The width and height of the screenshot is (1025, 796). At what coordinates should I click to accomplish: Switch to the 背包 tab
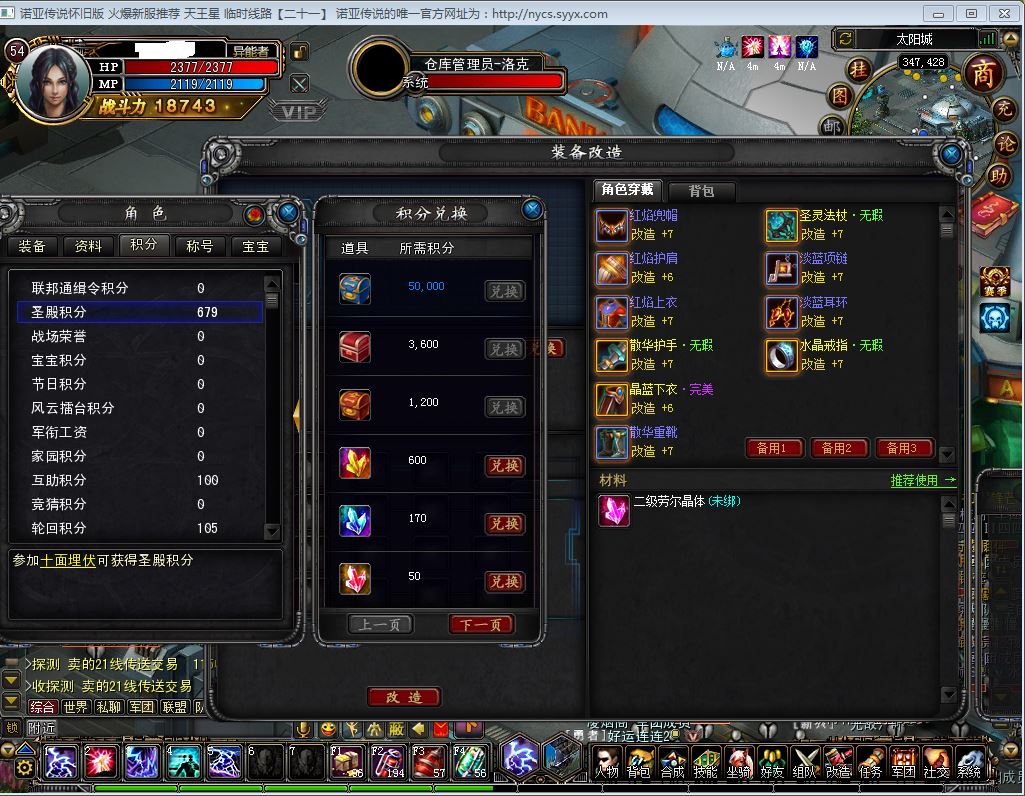coord(699,190)
